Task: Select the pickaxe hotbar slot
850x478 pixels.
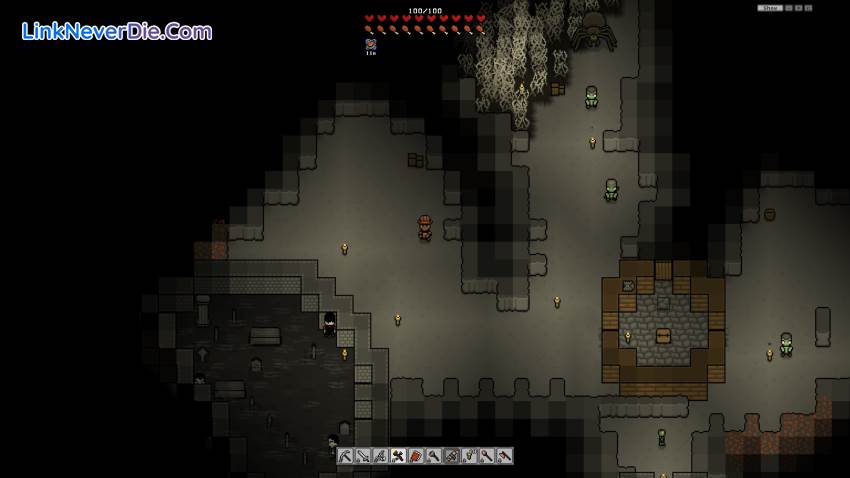Action: (x=345, y=456)
